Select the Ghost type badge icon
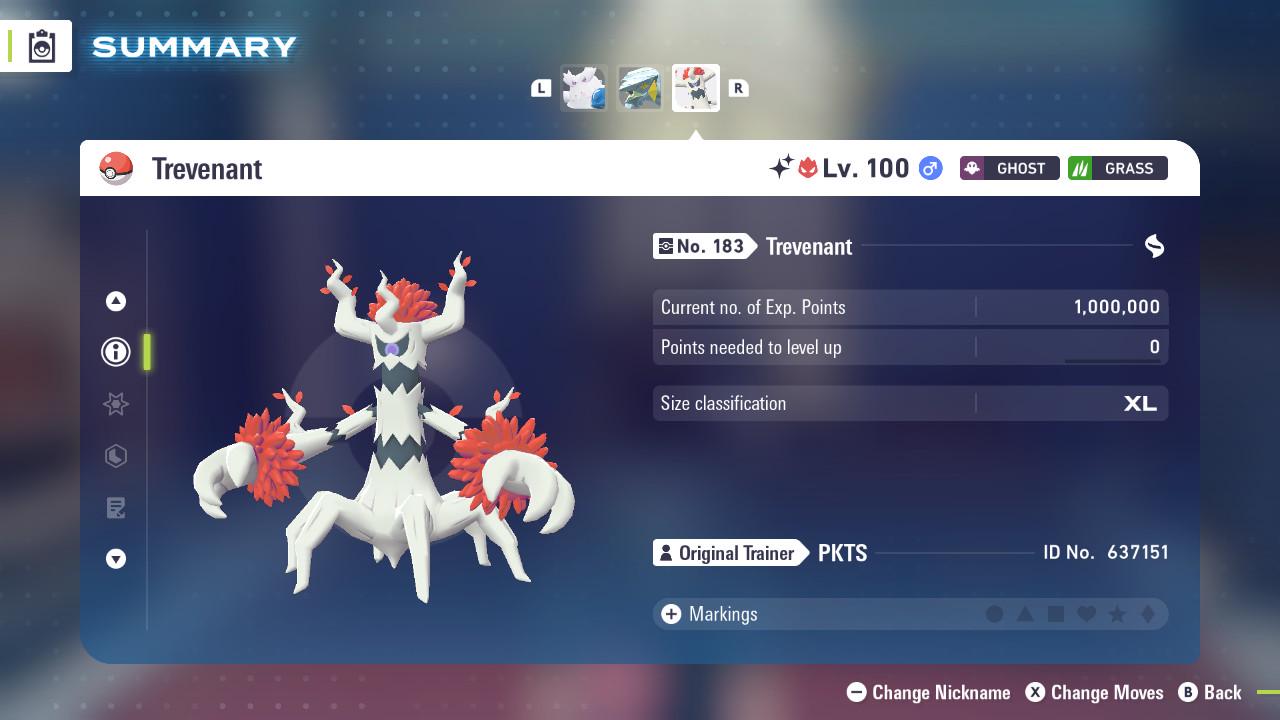 pos(1009,168)
